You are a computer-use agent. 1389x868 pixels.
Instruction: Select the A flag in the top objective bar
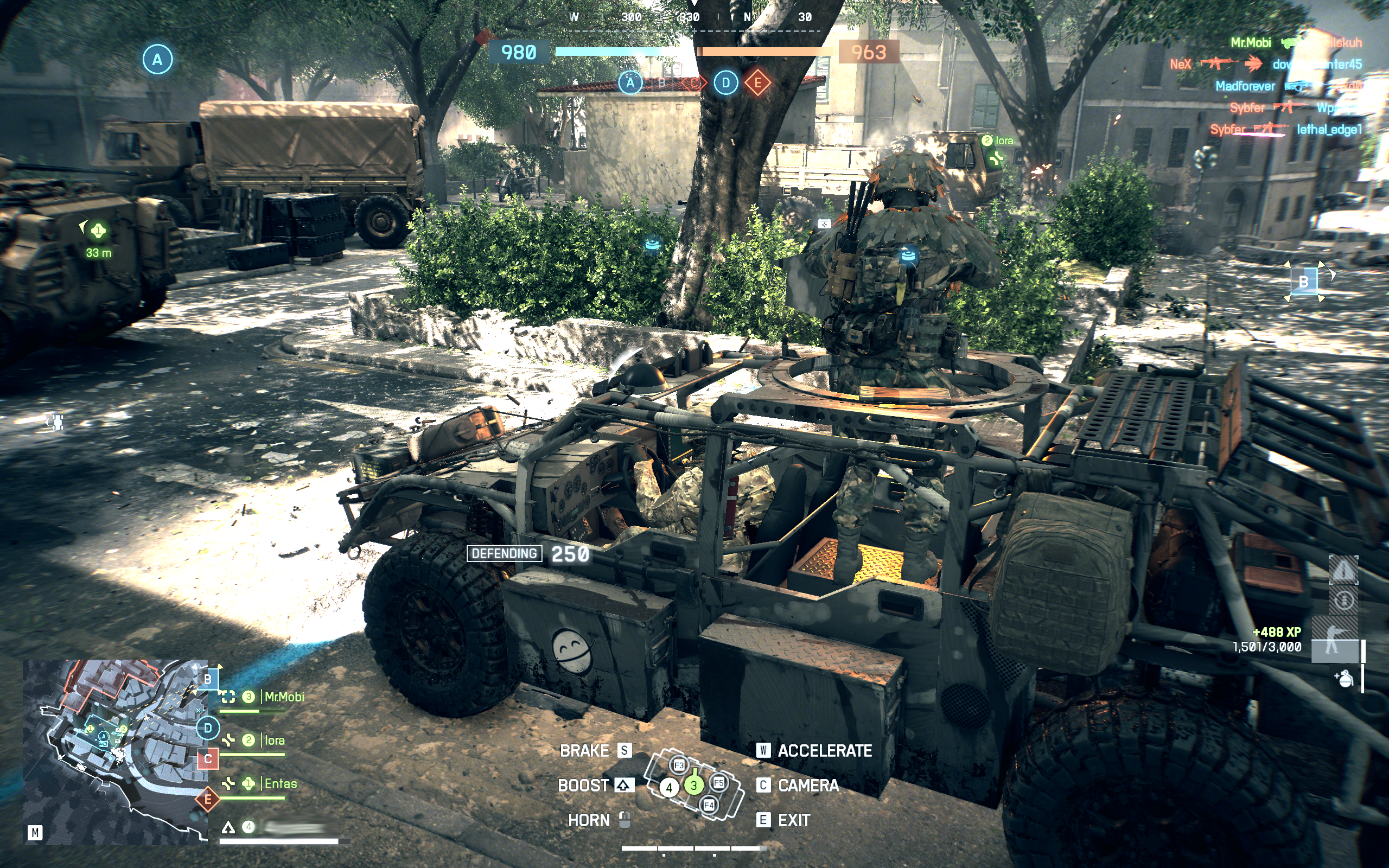click(x=629, y=83)
